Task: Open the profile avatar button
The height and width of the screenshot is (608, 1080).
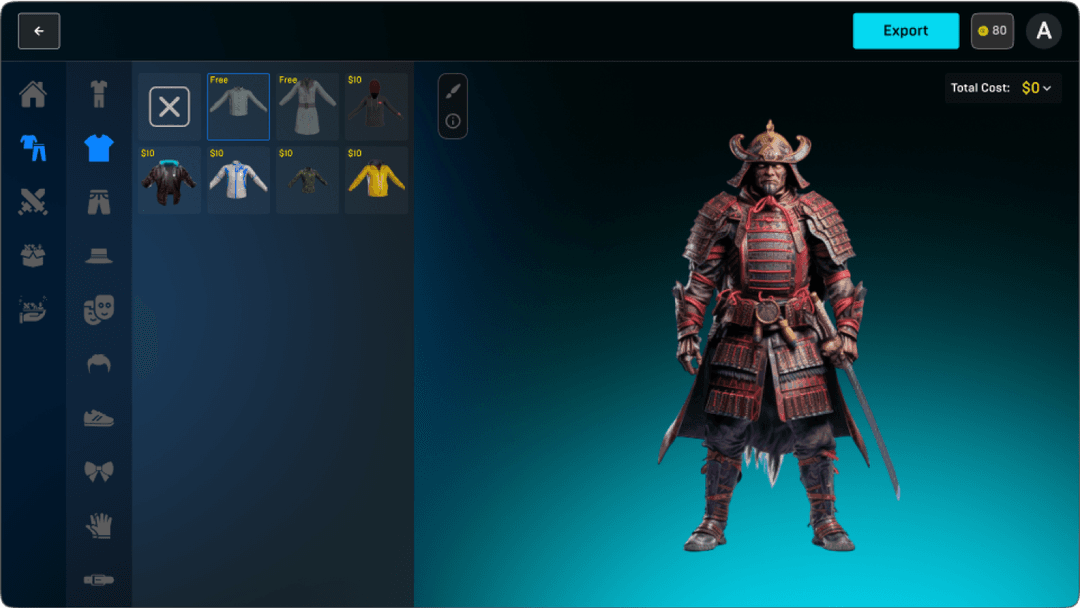Action: pyautogui.click(x=1044, y=31)
